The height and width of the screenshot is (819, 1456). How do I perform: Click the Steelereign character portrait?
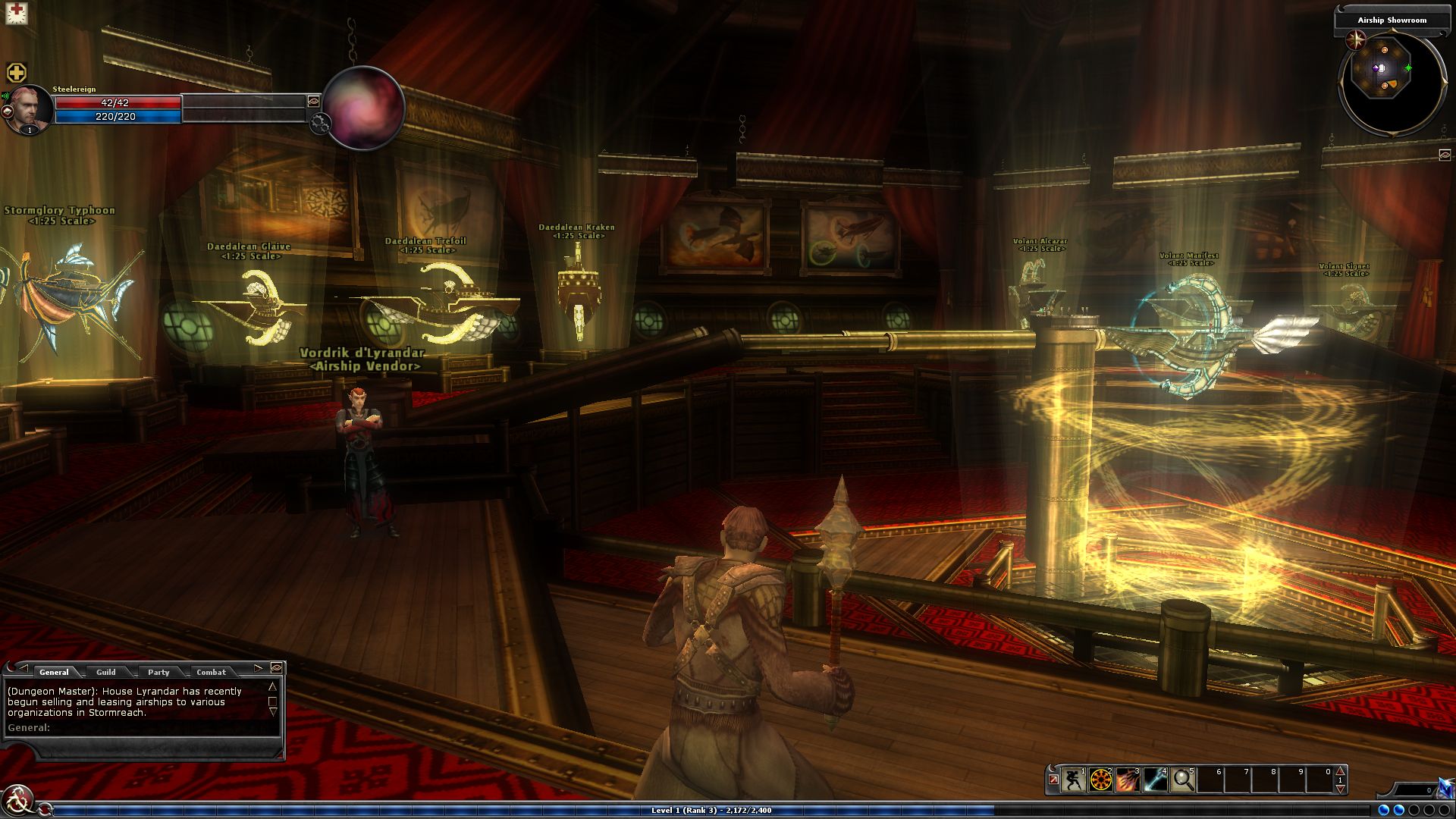click(x=30, y=108)
